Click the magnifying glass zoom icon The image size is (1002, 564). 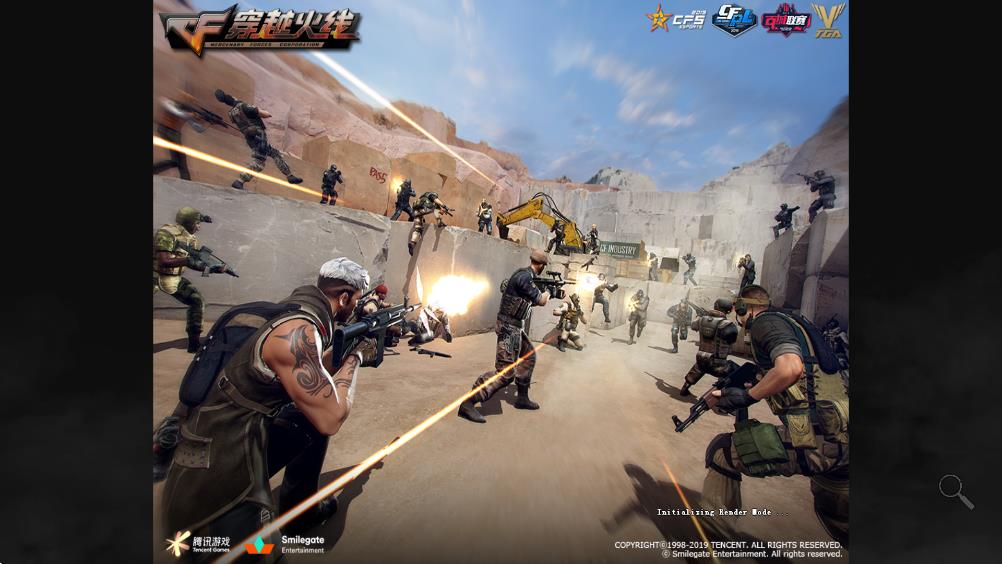pos(954,489)
